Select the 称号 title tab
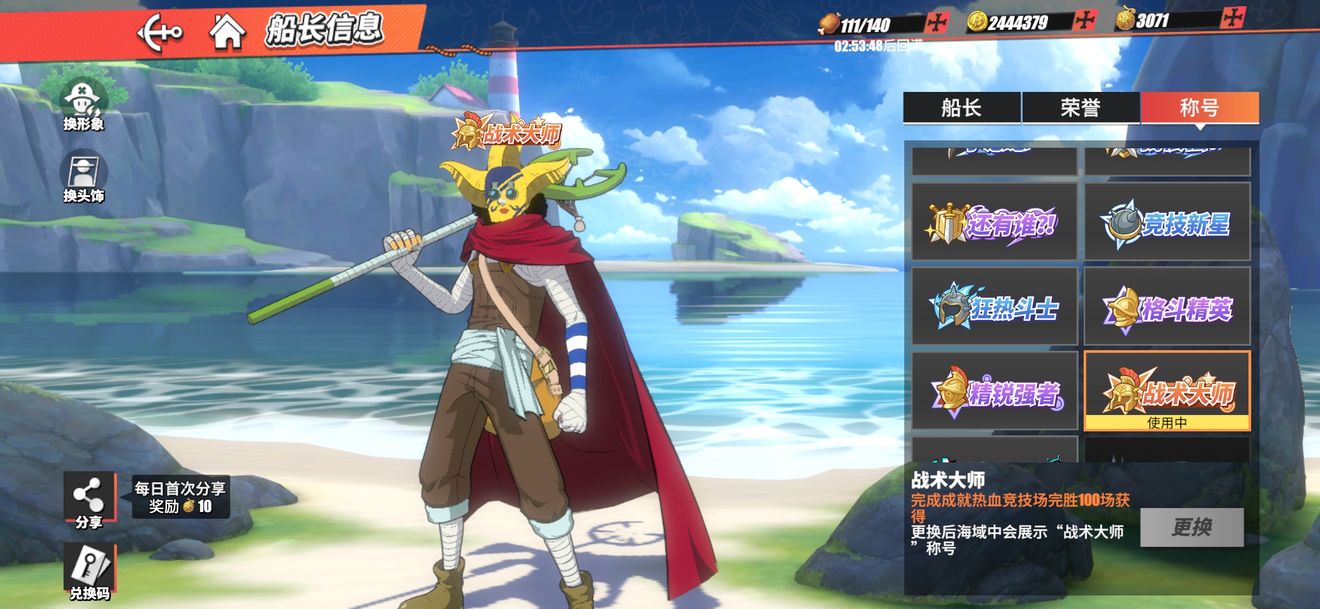This screenshot has height=609, width=1320. tap(1199, 108)
